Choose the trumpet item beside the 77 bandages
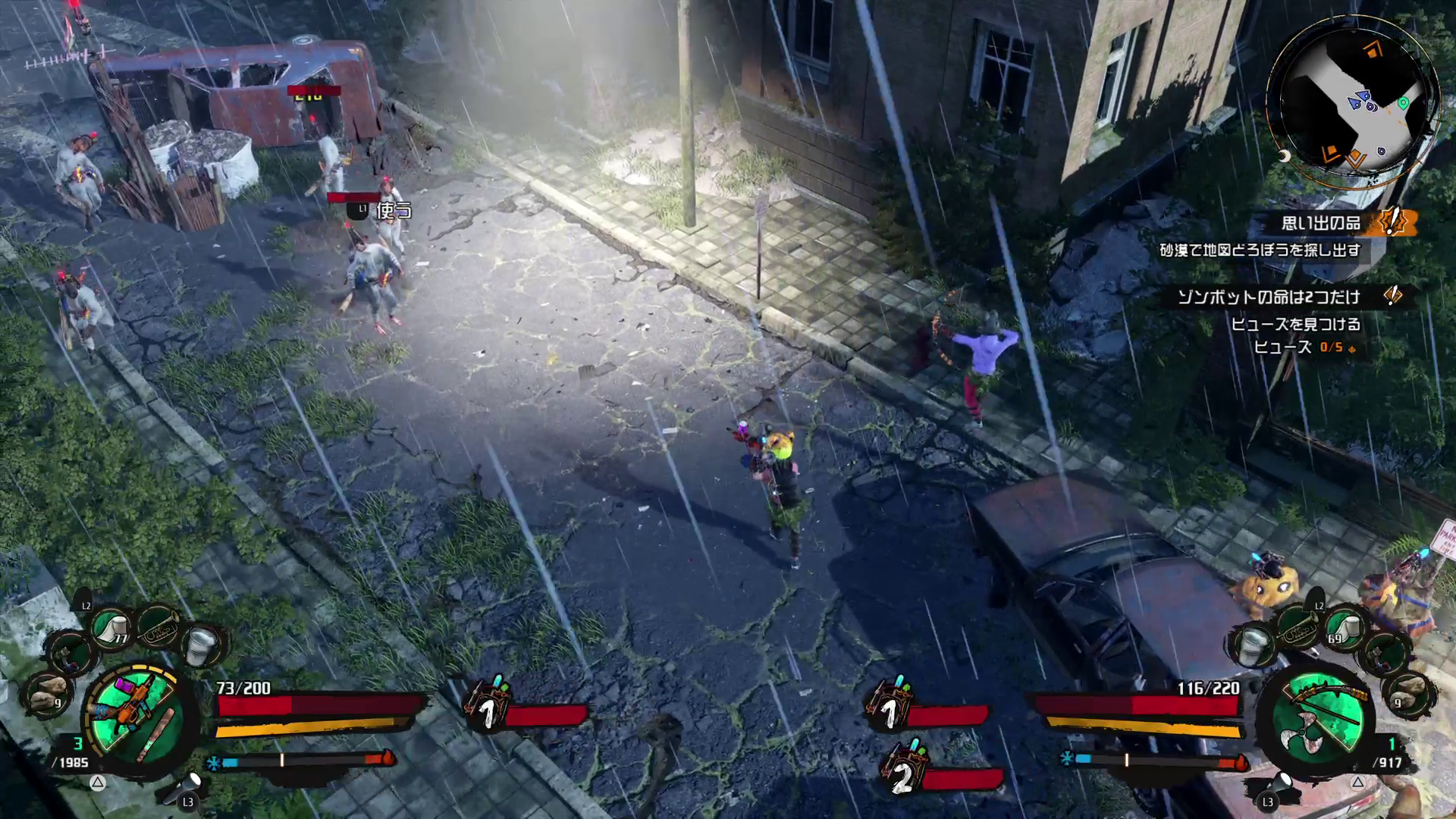 pyautogui.click(x=158, y=623)
